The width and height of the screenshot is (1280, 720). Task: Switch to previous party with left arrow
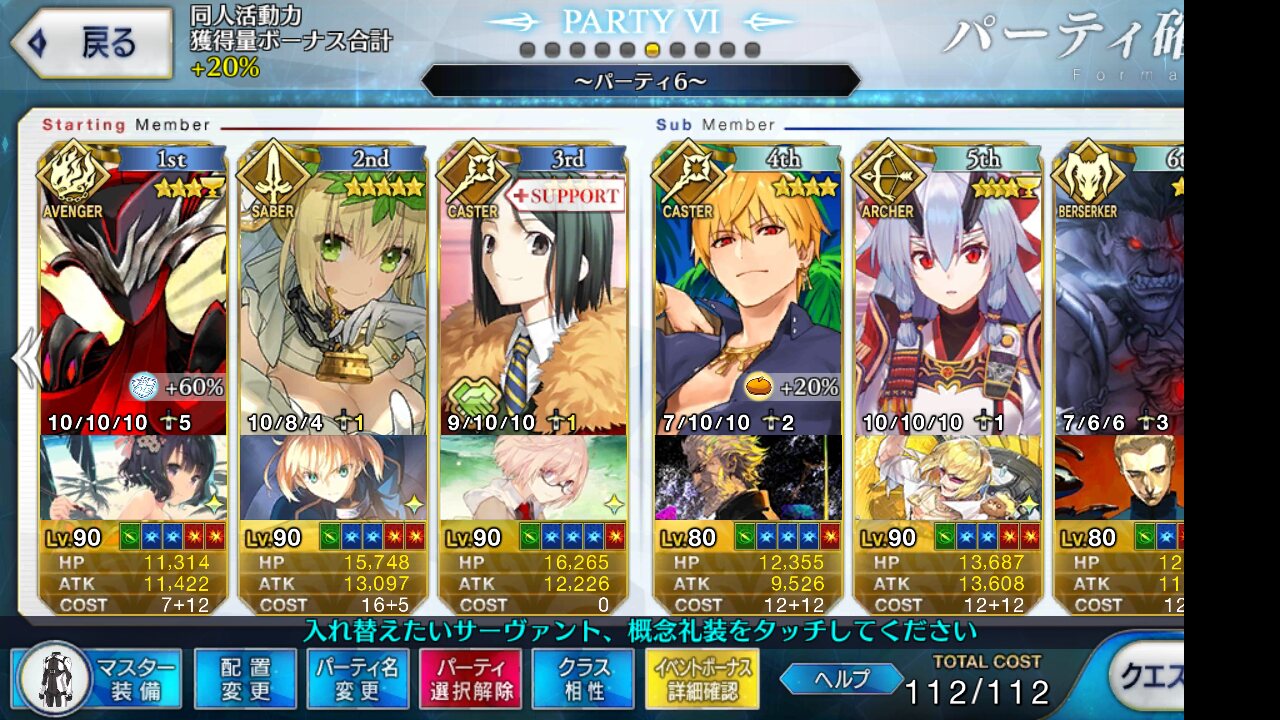(x=24, y=358)
